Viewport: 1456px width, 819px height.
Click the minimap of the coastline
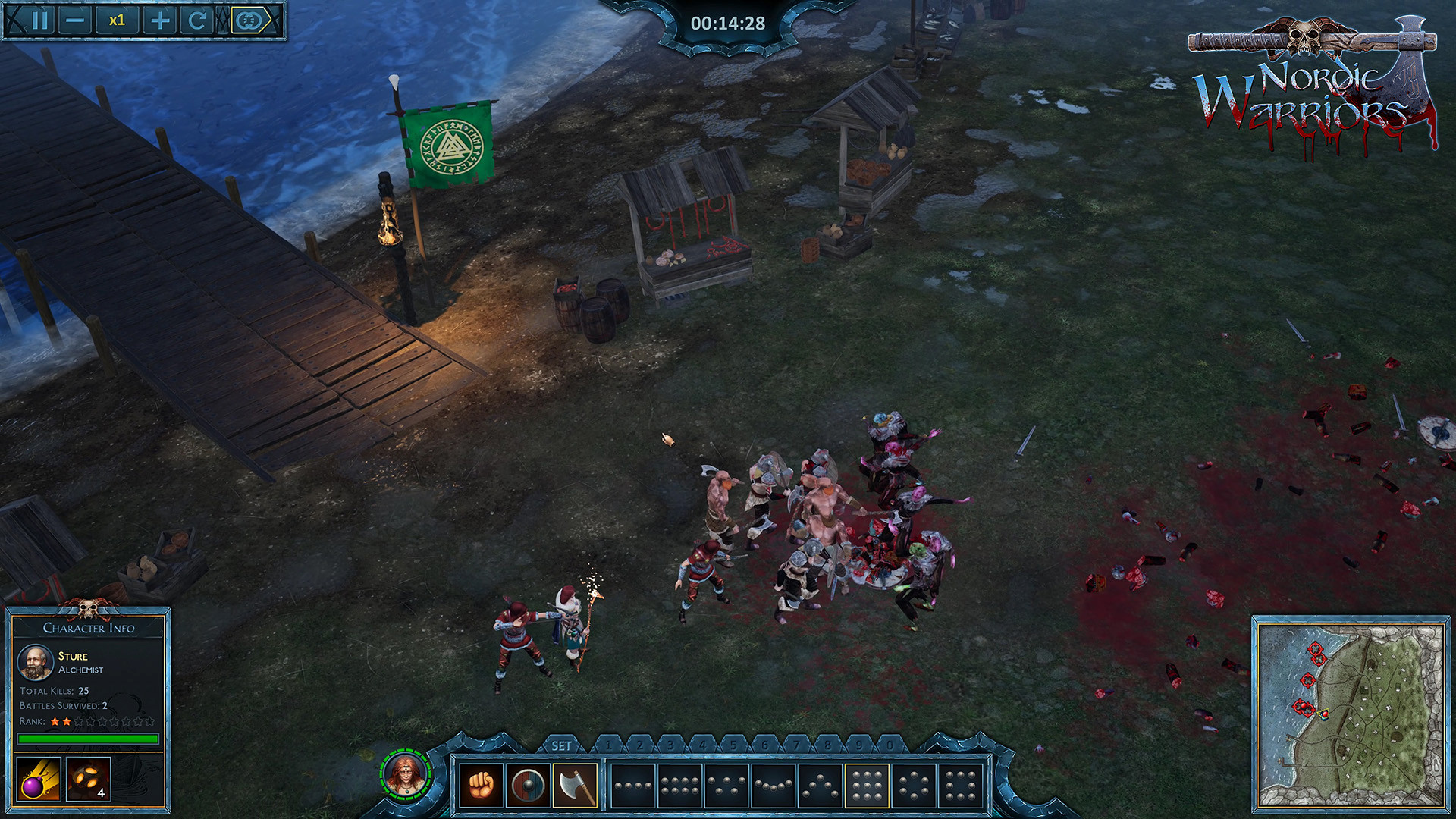click(1351, 714)
